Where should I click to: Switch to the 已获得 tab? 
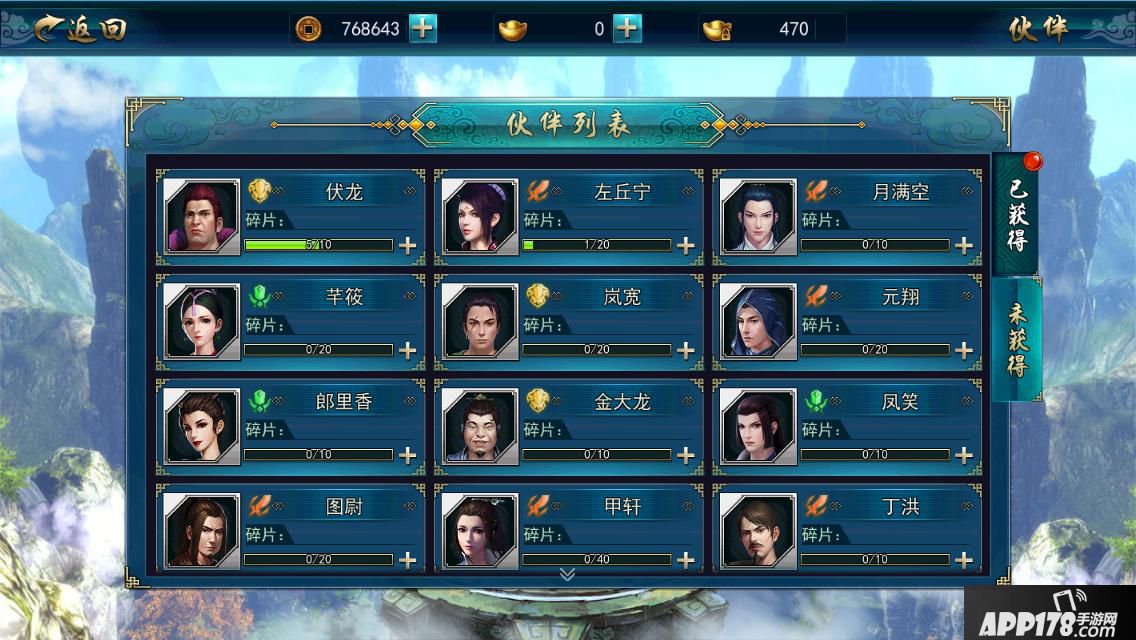[1016, 213]
